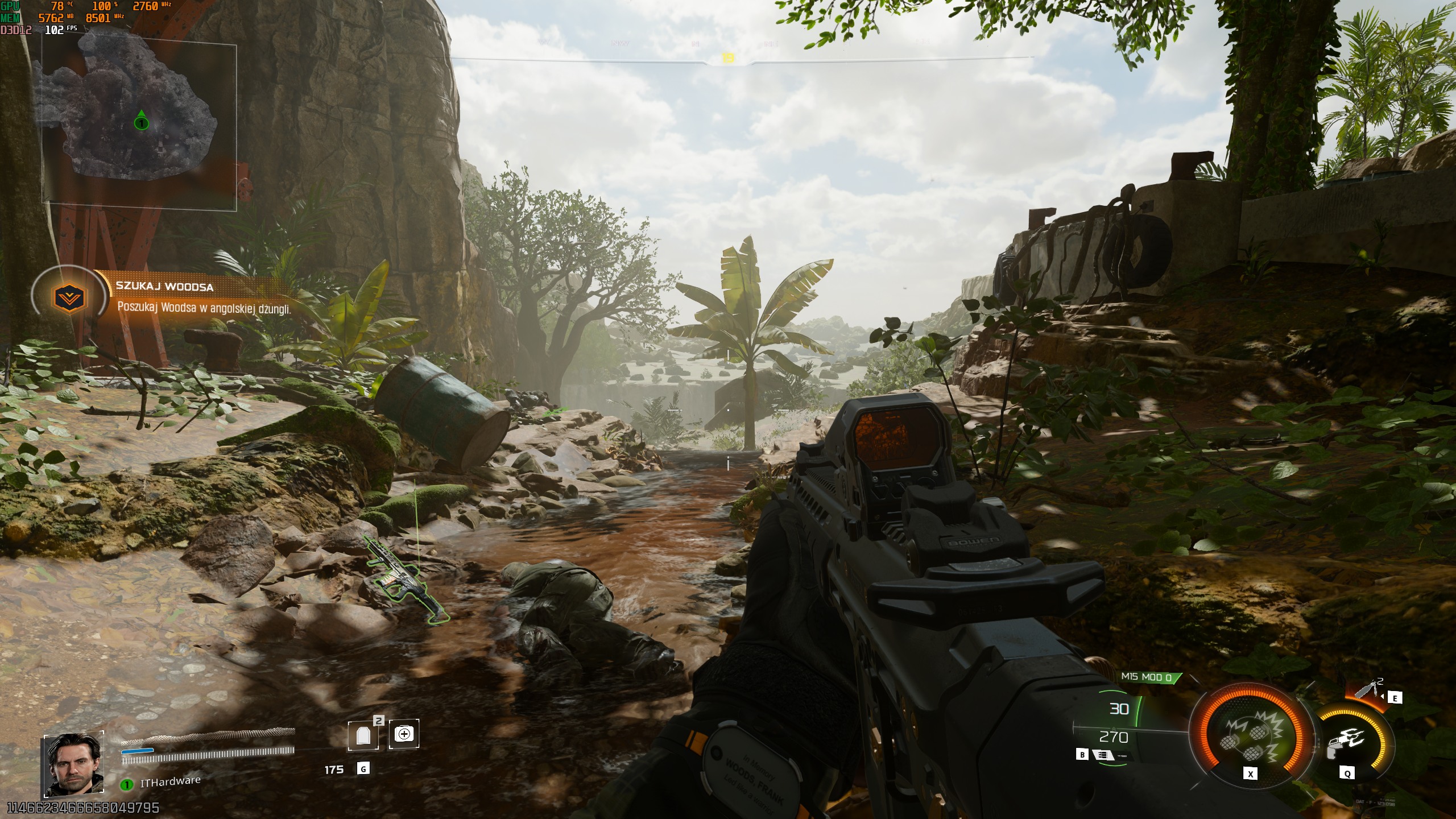Click the player character portrait

73,765
